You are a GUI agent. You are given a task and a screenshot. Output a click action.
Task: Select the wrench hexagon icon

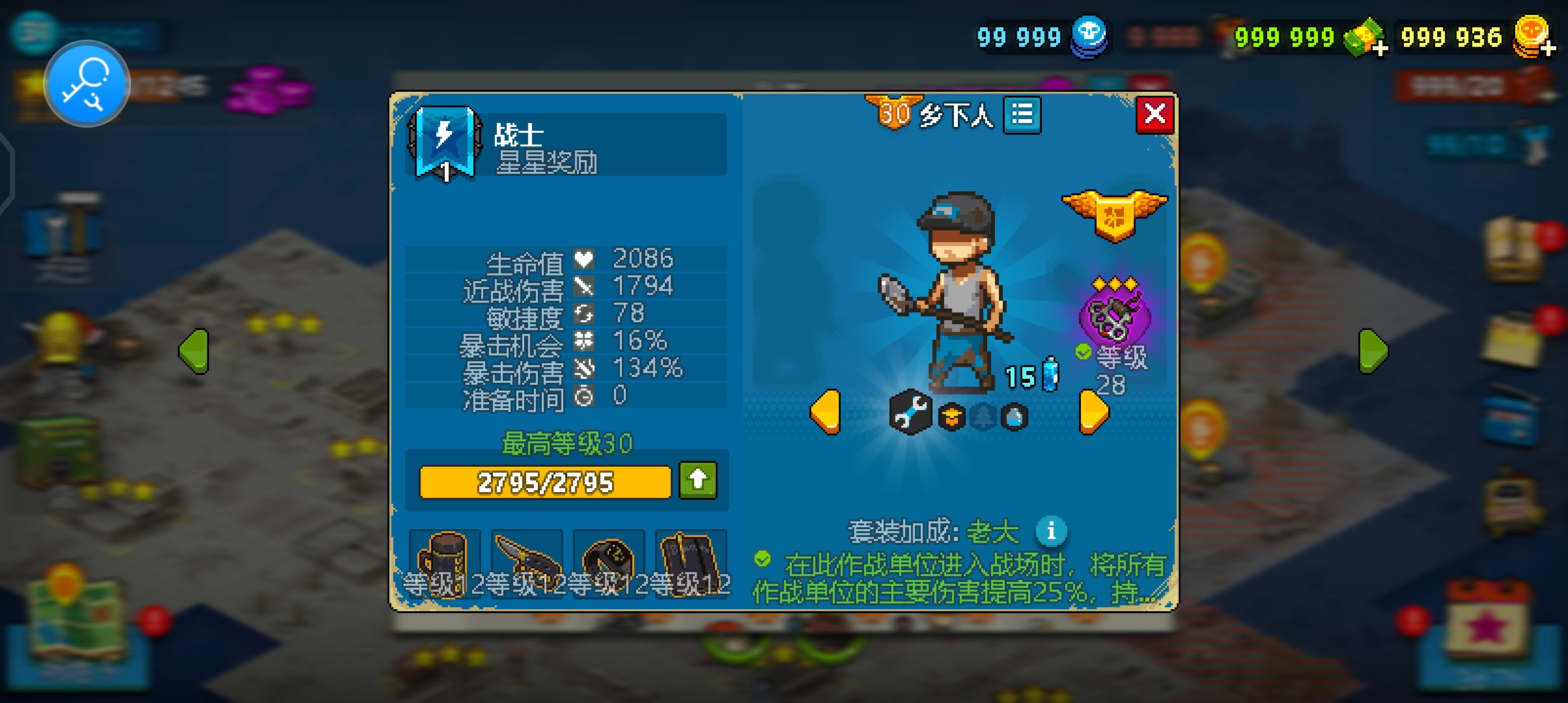[x=910, y=412]
